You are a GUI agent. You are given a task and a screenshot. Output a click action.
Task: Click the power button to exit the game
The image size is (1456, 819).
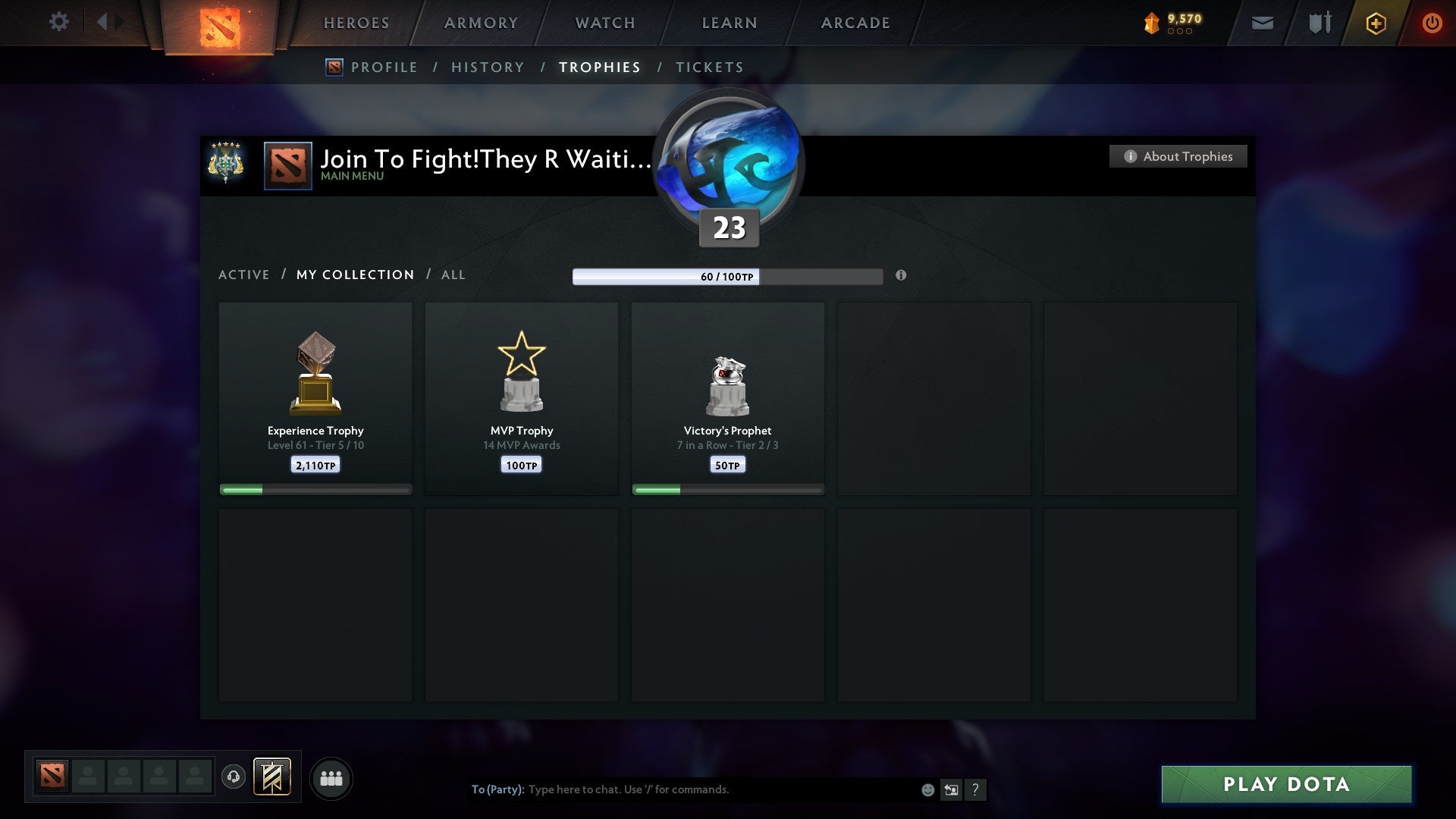(x=1432, y=23)
